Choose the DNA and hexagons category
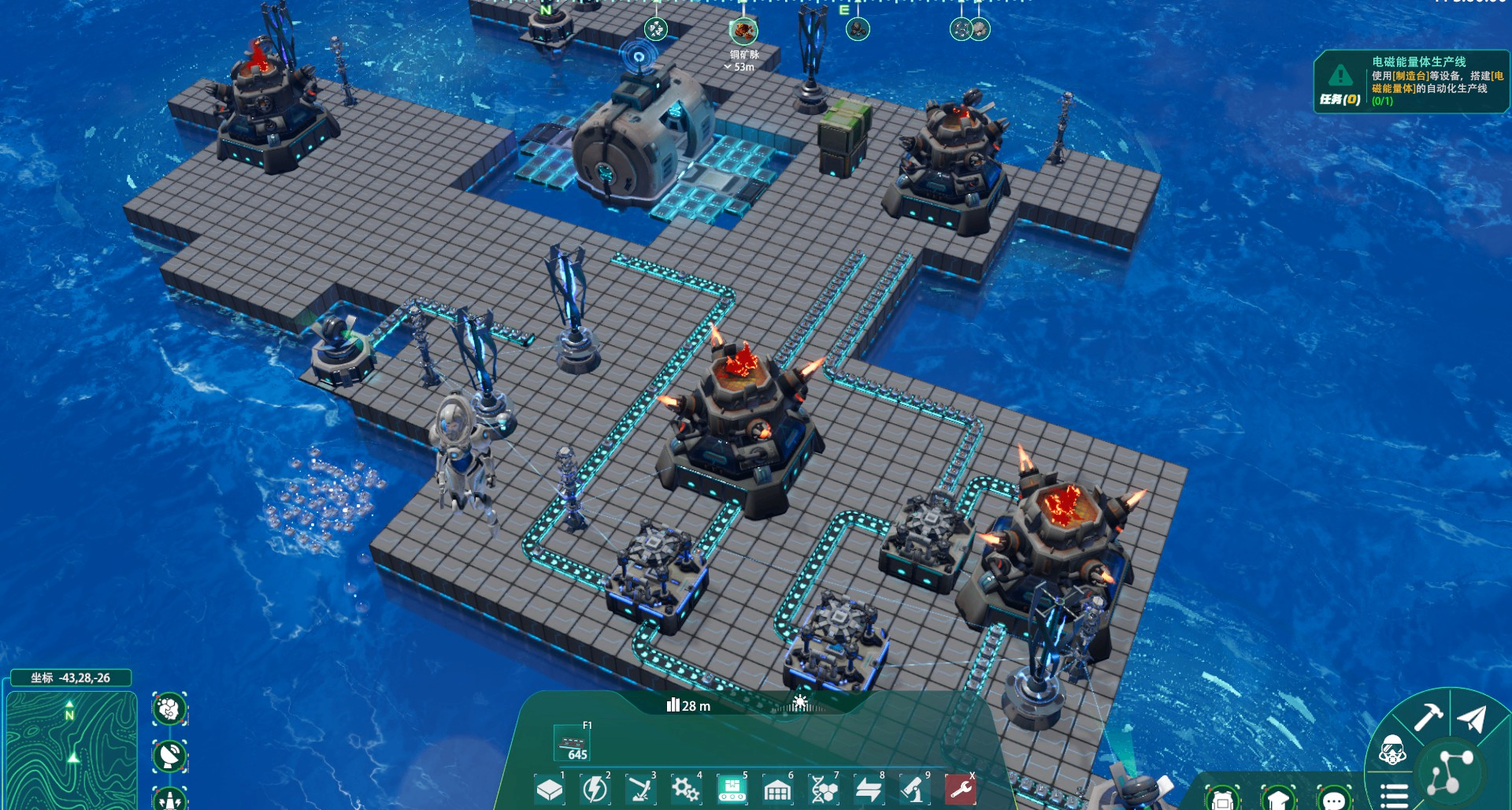1512x810 pixels. (823, 789)
